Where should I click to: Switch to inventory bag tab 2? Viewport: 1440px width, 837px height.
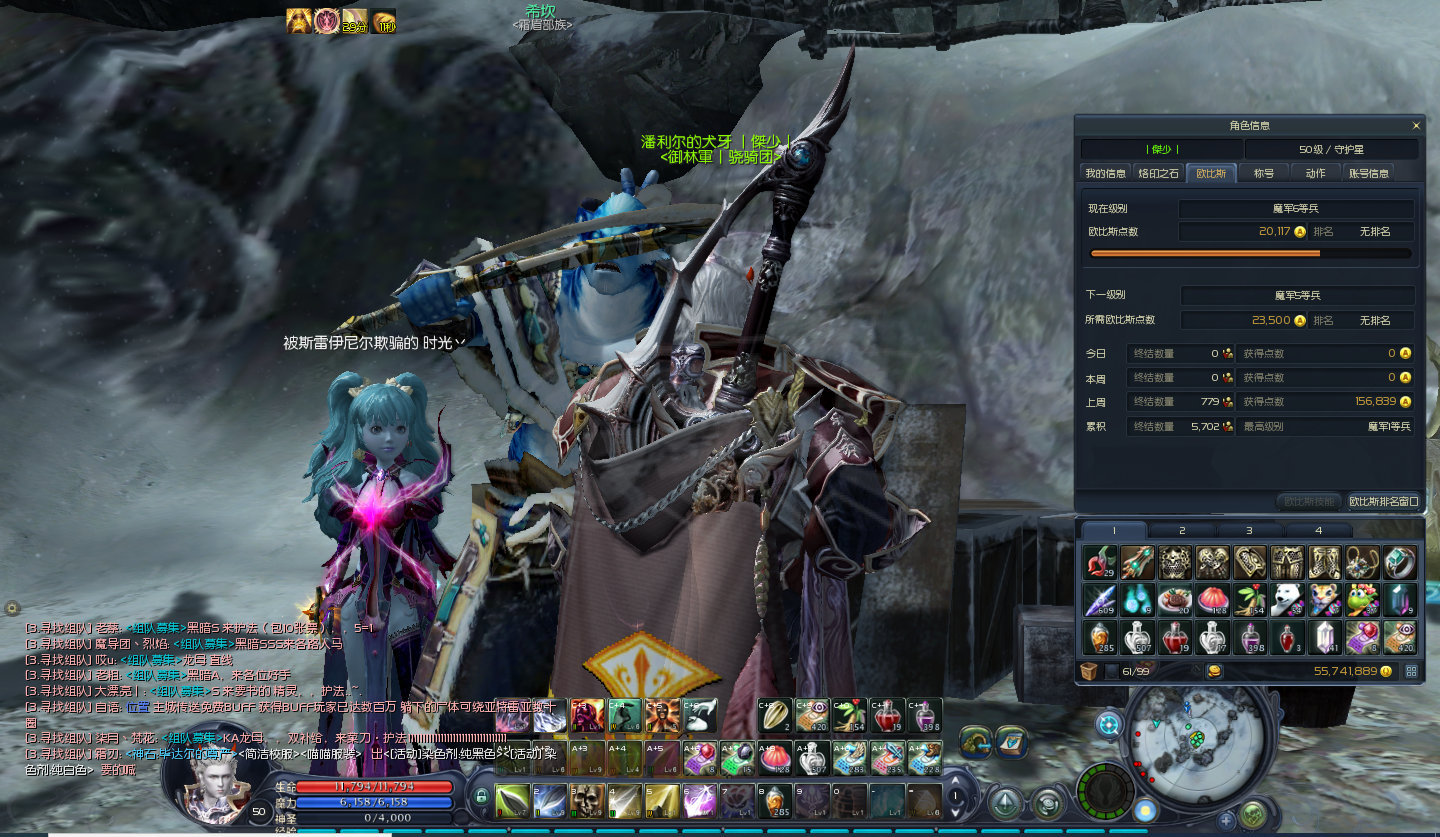(x=1182, y=530)
